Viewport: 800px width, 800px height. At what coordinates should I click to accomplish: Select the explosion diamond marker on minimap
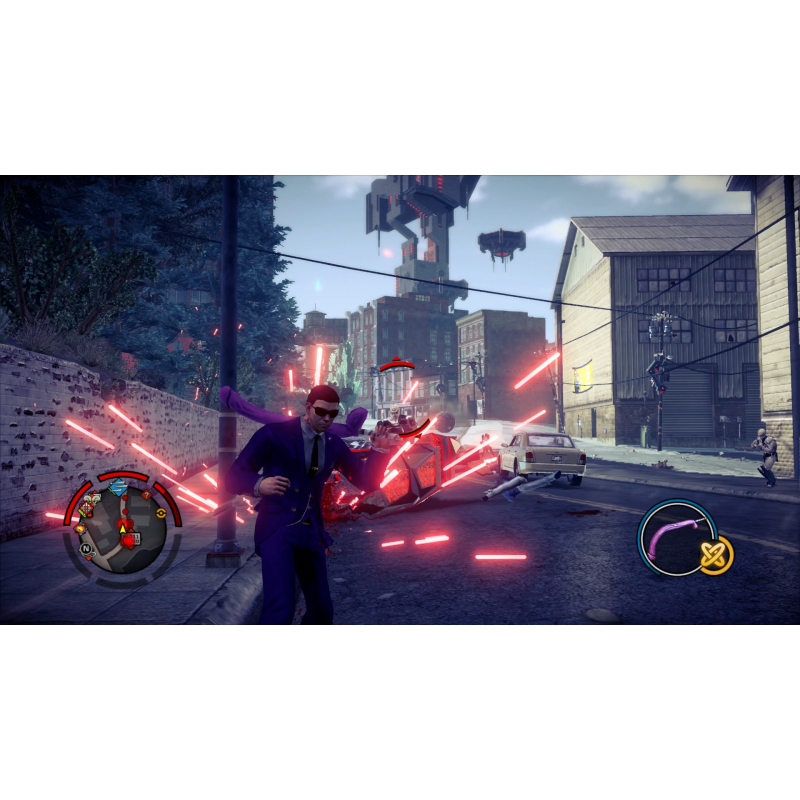pos(80,528)
